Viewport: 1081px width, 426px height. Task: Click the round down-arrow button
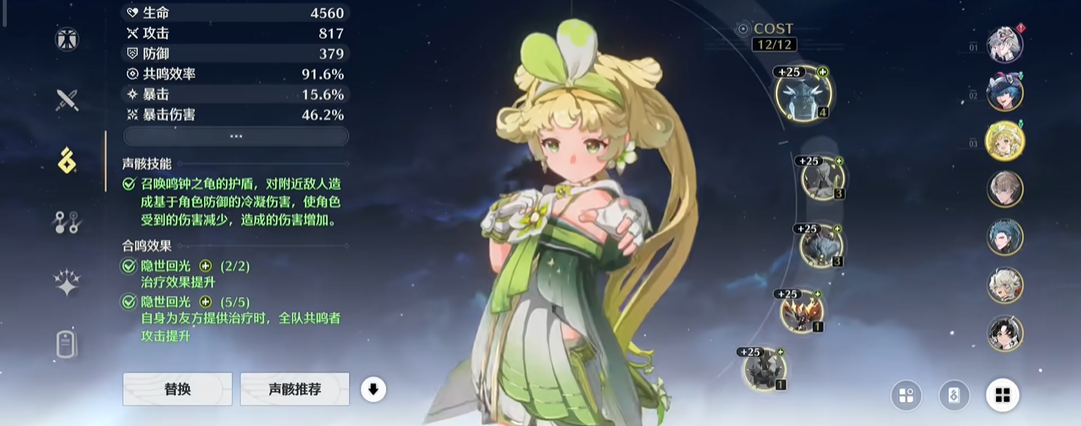373,389
